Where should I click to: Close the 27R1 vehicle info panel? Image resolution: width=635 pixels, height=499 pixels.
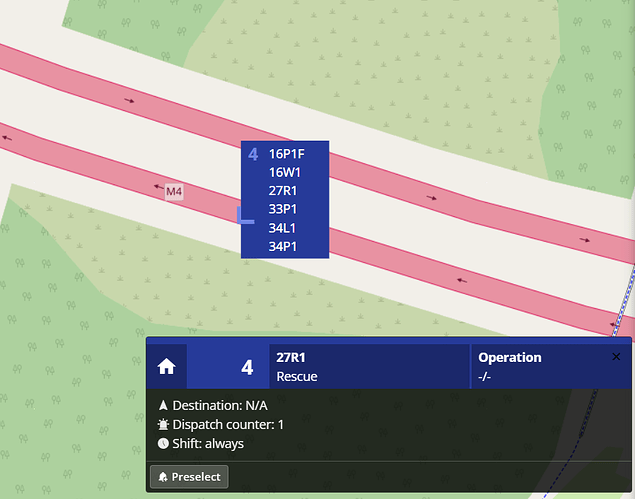(x=616, y=357)
